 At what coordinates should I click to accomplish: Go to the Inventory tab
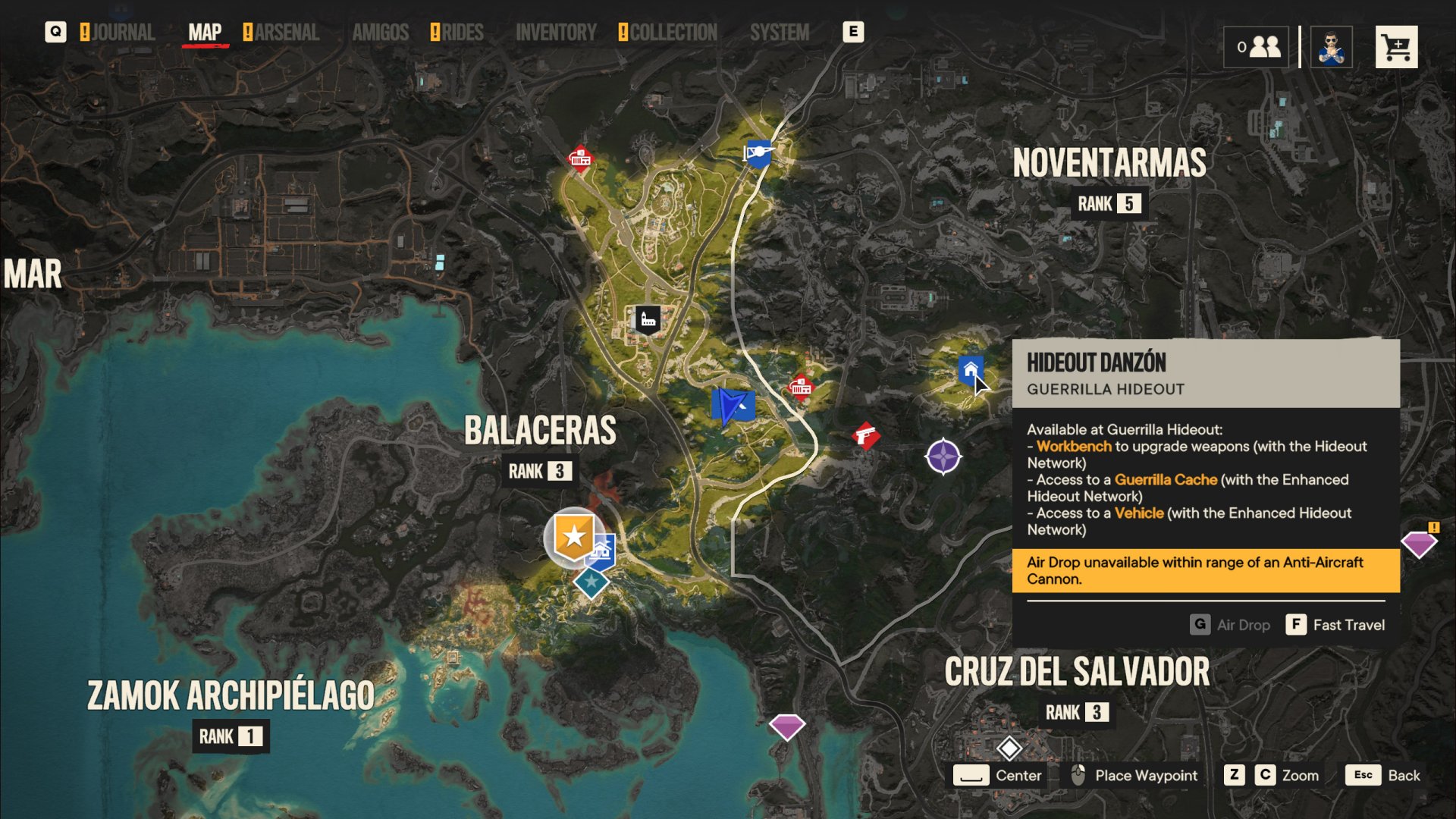(x=556, y=33)
